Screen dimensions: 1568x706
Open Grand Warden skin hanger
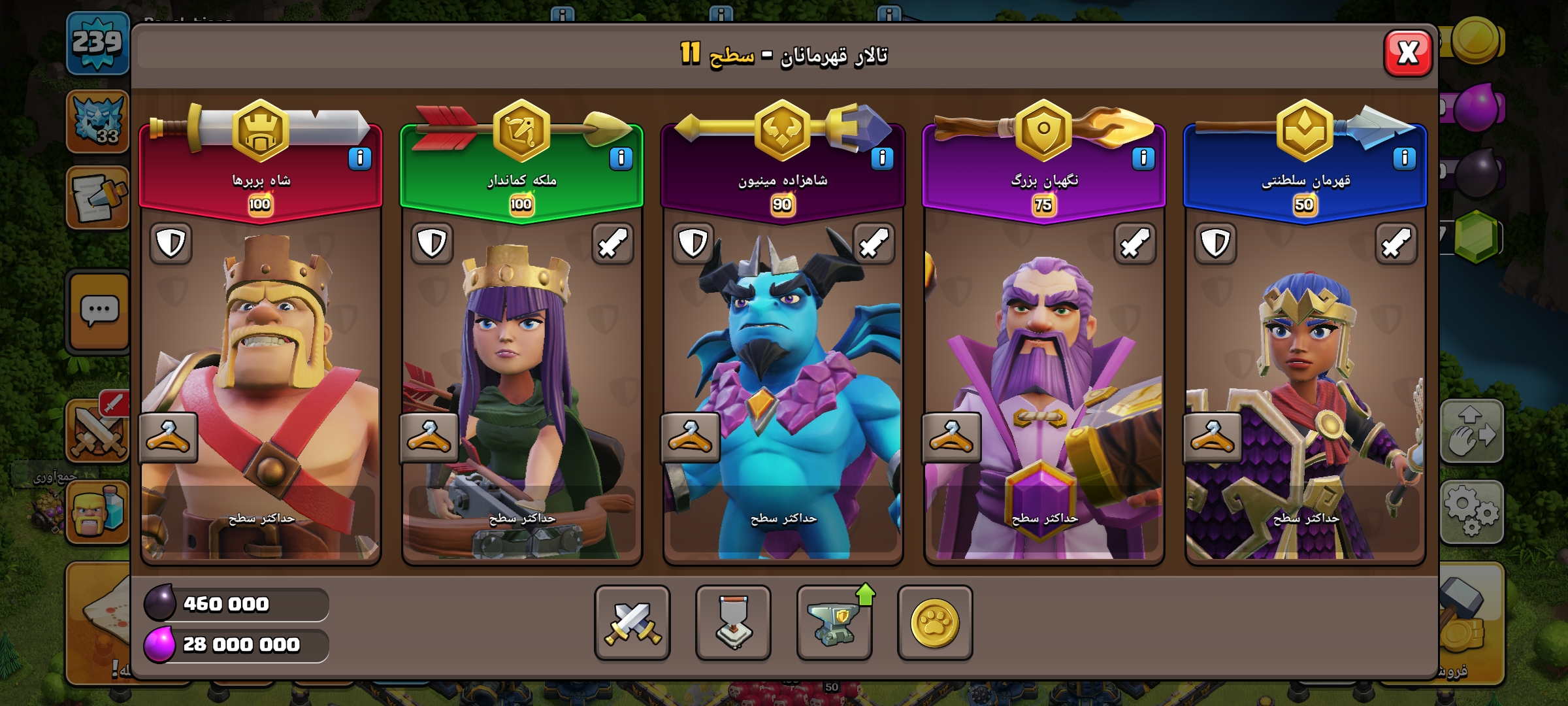click(951, 437)
